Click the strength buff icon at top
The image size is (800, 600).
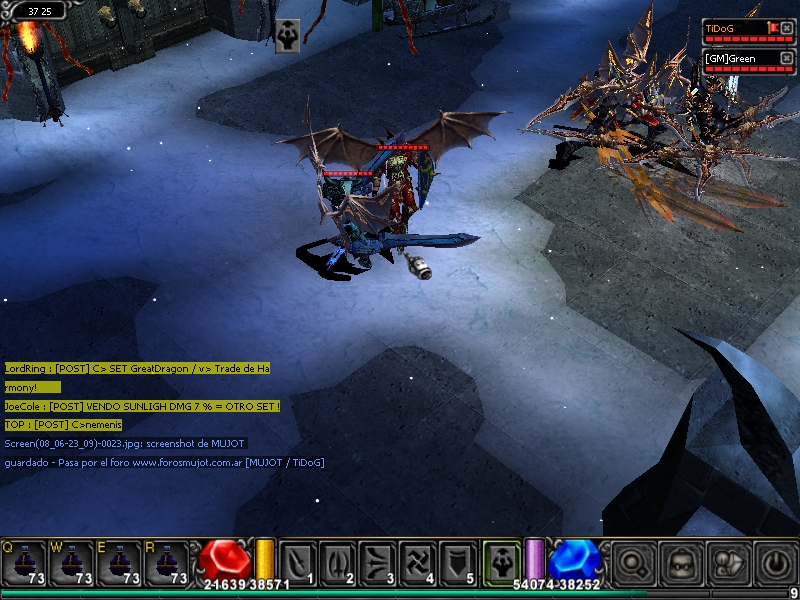(x=287, y=33)
